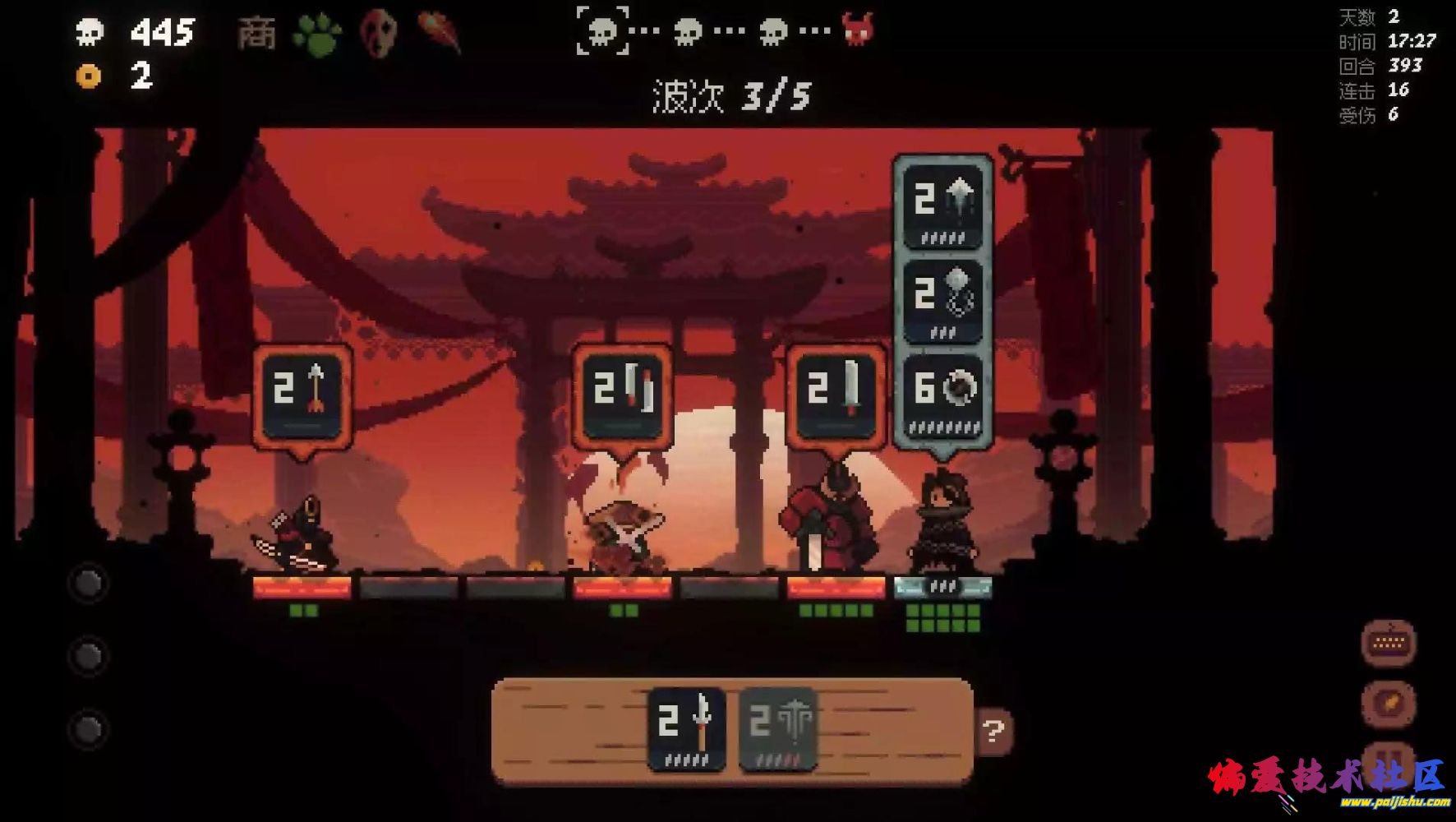Inspect the green paw skill icon
This screenshot has width=1456, height=822.
(x=317, y=35)
